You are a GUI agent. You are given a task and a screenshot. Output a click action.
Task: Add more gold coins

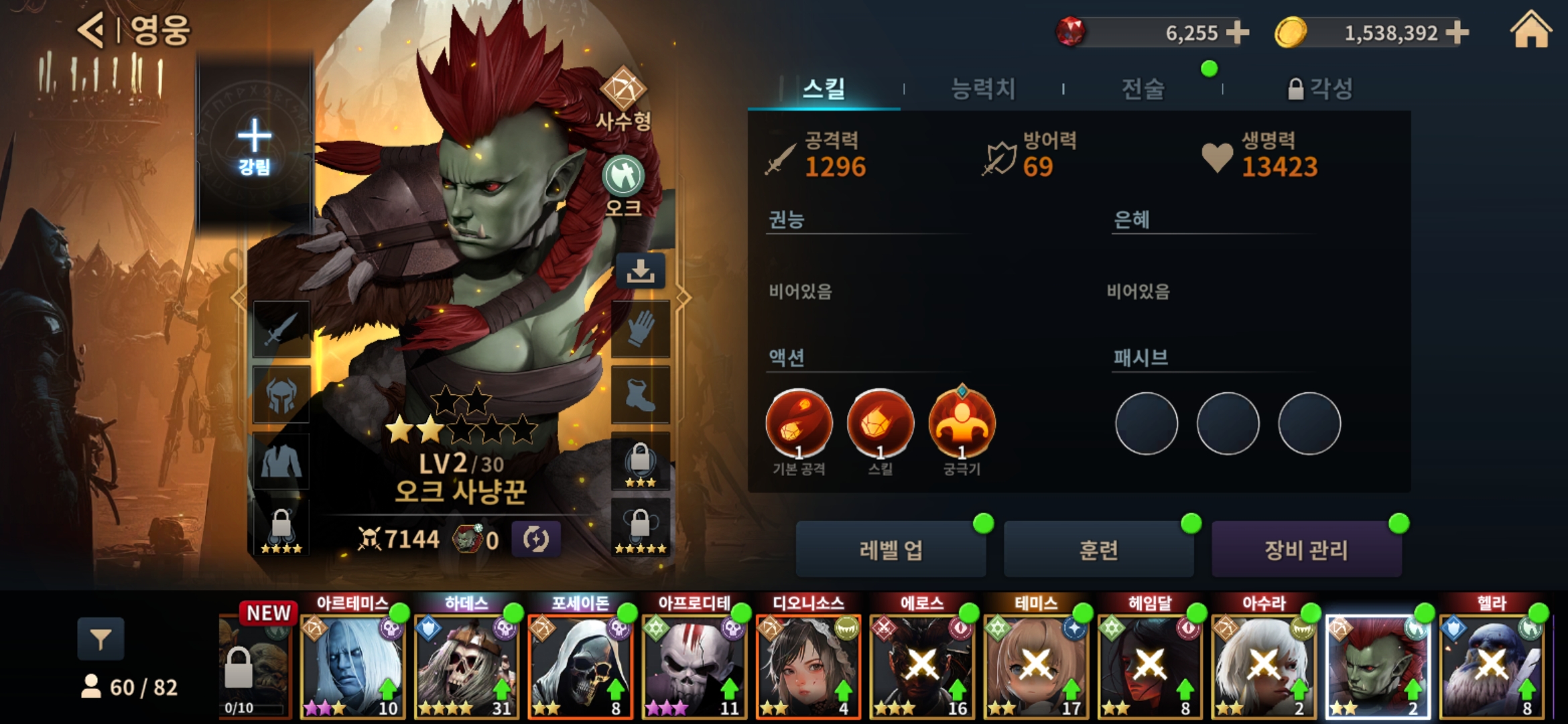coord(1457,32)
